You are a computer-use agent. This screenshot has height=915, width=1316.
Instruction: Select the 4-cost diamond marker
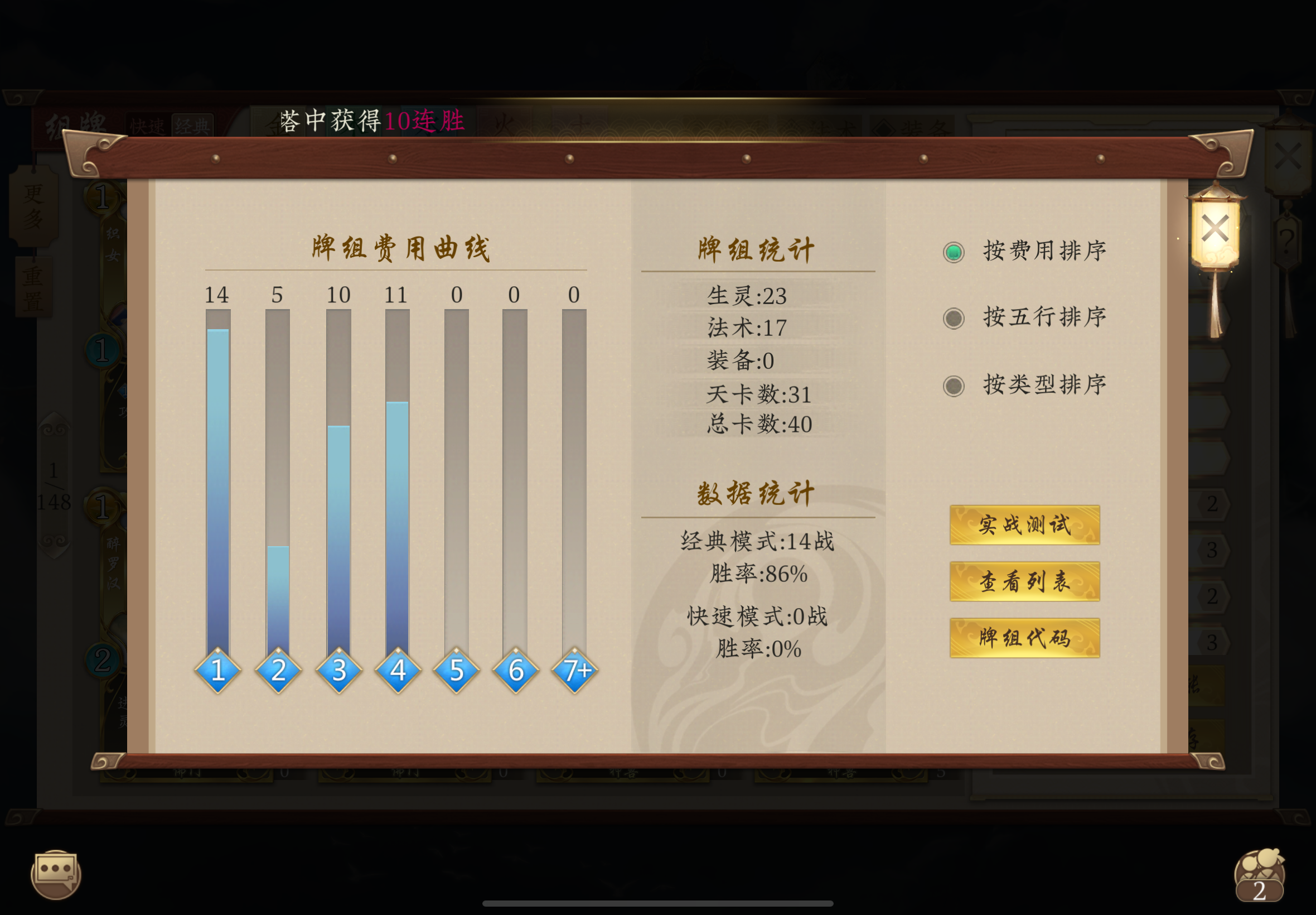coord(398,670)
